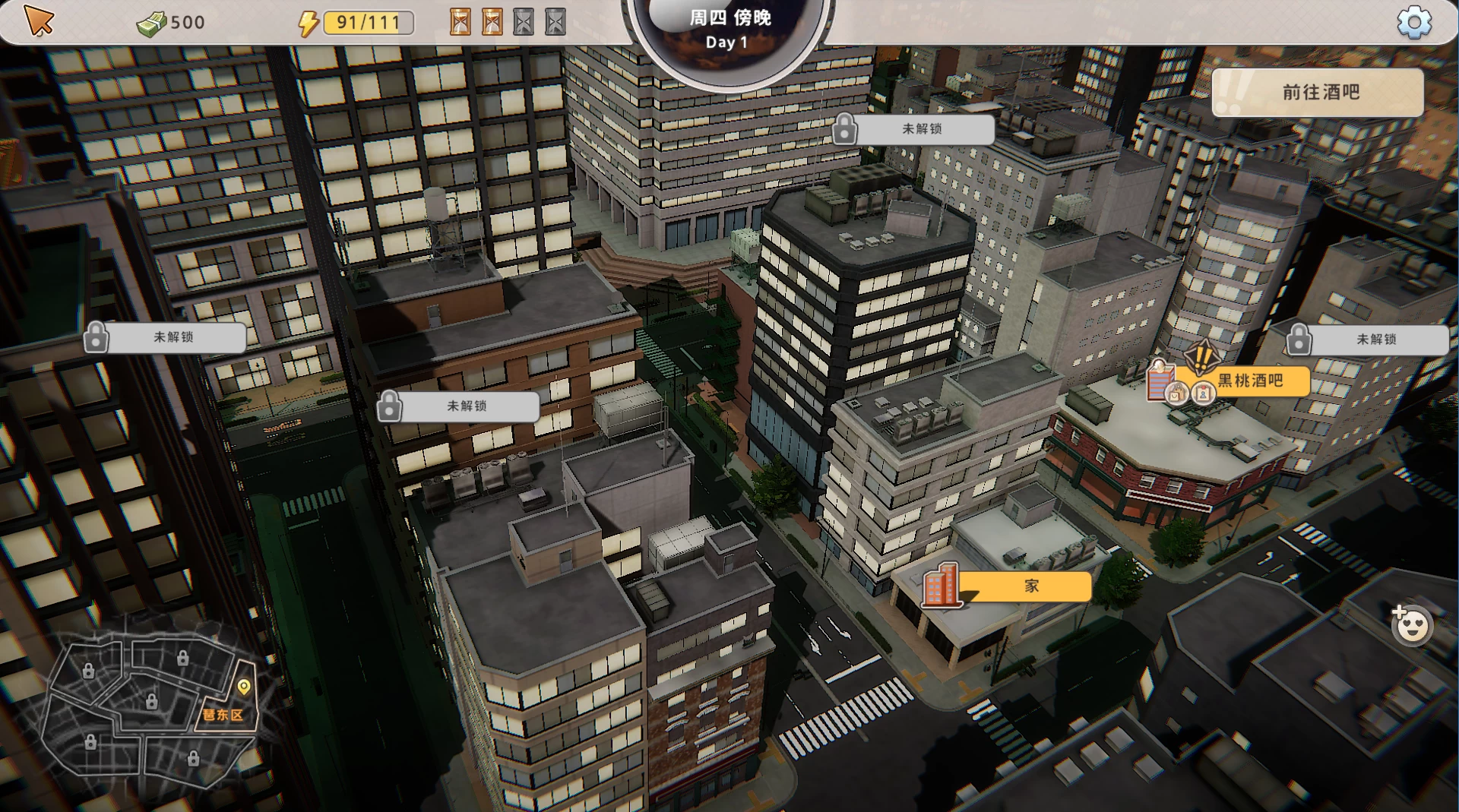Image resolution: width=1459 pixels, height=812 pixels.
Task: Select the 琶东区 district on minimap
Action: (223, 715)
